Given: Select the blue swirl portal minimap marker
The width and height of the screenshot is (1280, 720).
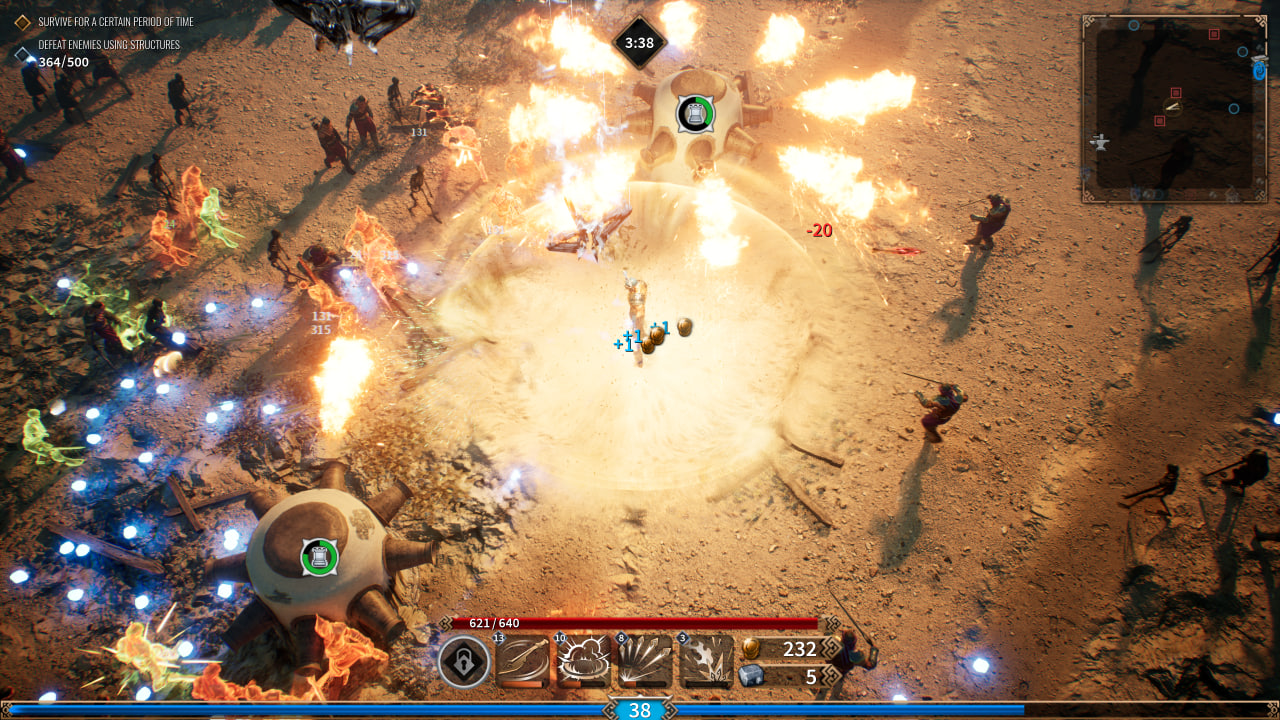Looking at the screenshot, I should (1258, 70).
